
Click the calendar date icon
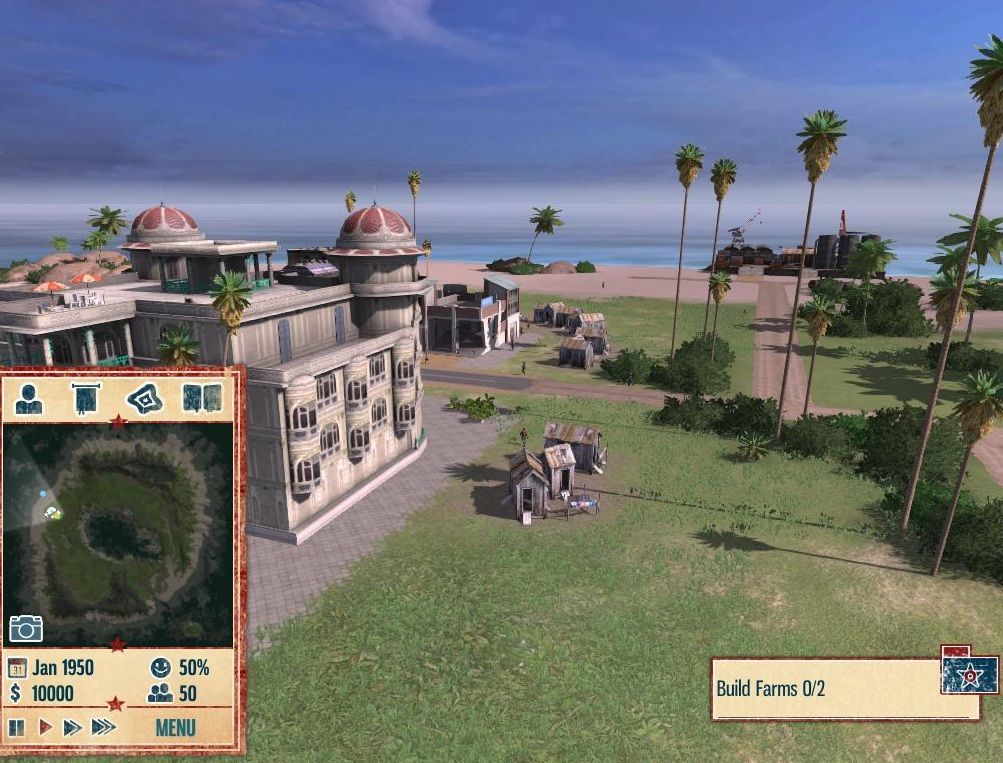(x=17, y=667)
